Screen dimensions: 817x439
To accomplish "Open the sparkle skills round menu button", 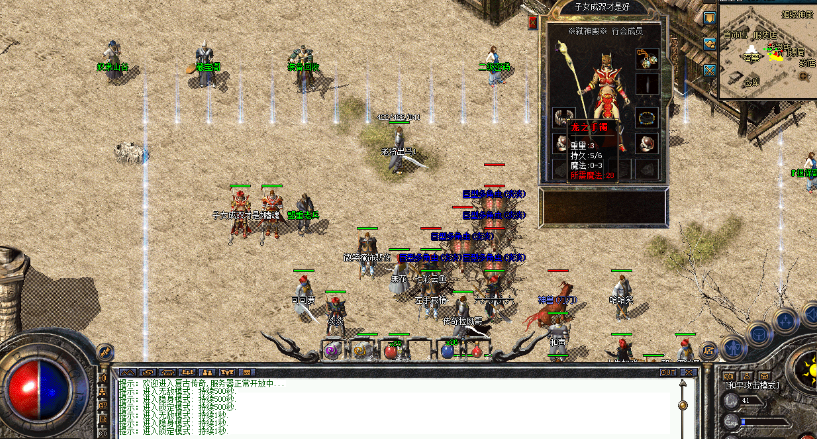I will tap(787, 320).
